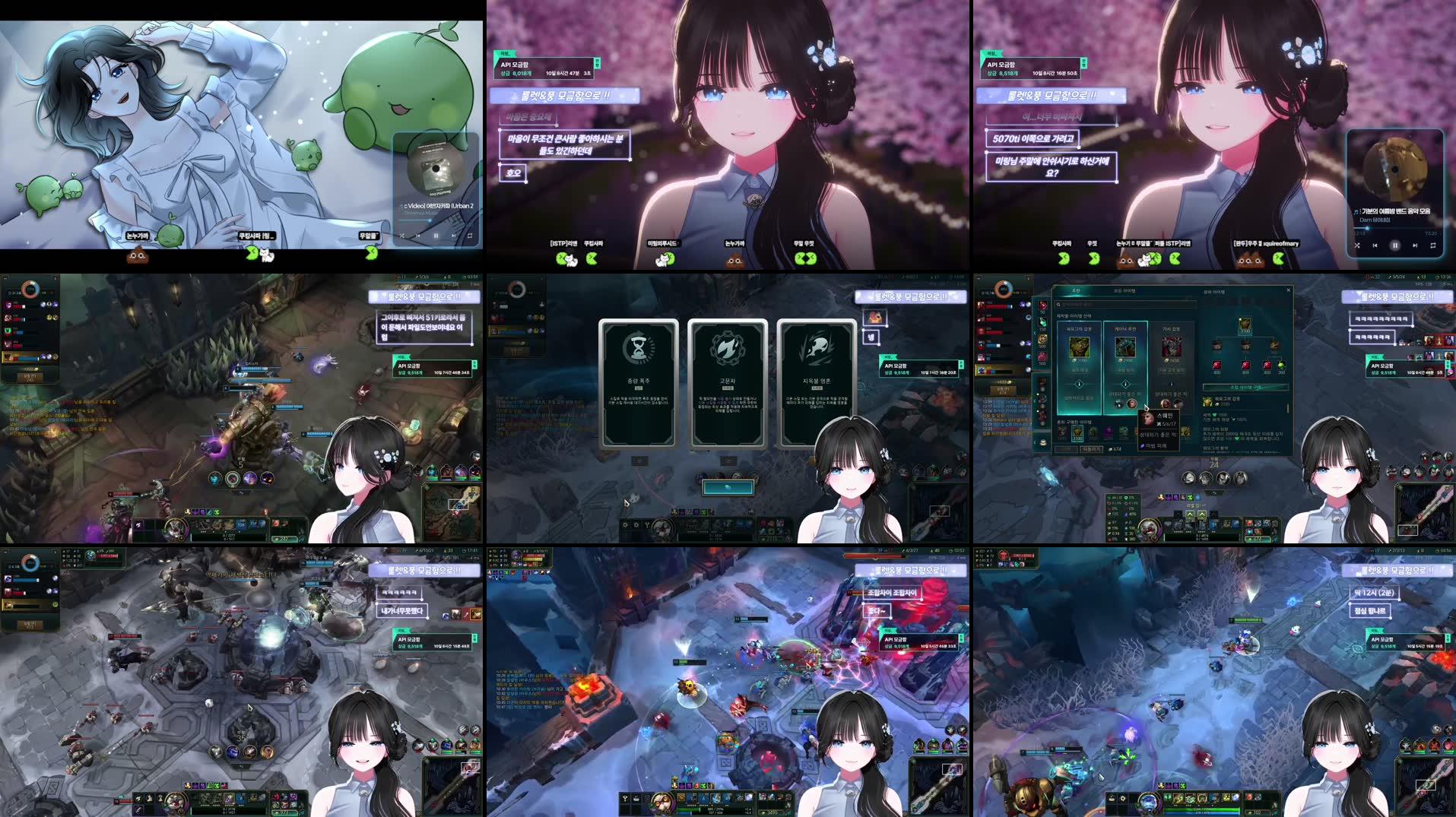This screenshot has height=817, width=1456.
Task: Choose the 케이닉 루컨 recommended item card
Action: point(1125,361)
